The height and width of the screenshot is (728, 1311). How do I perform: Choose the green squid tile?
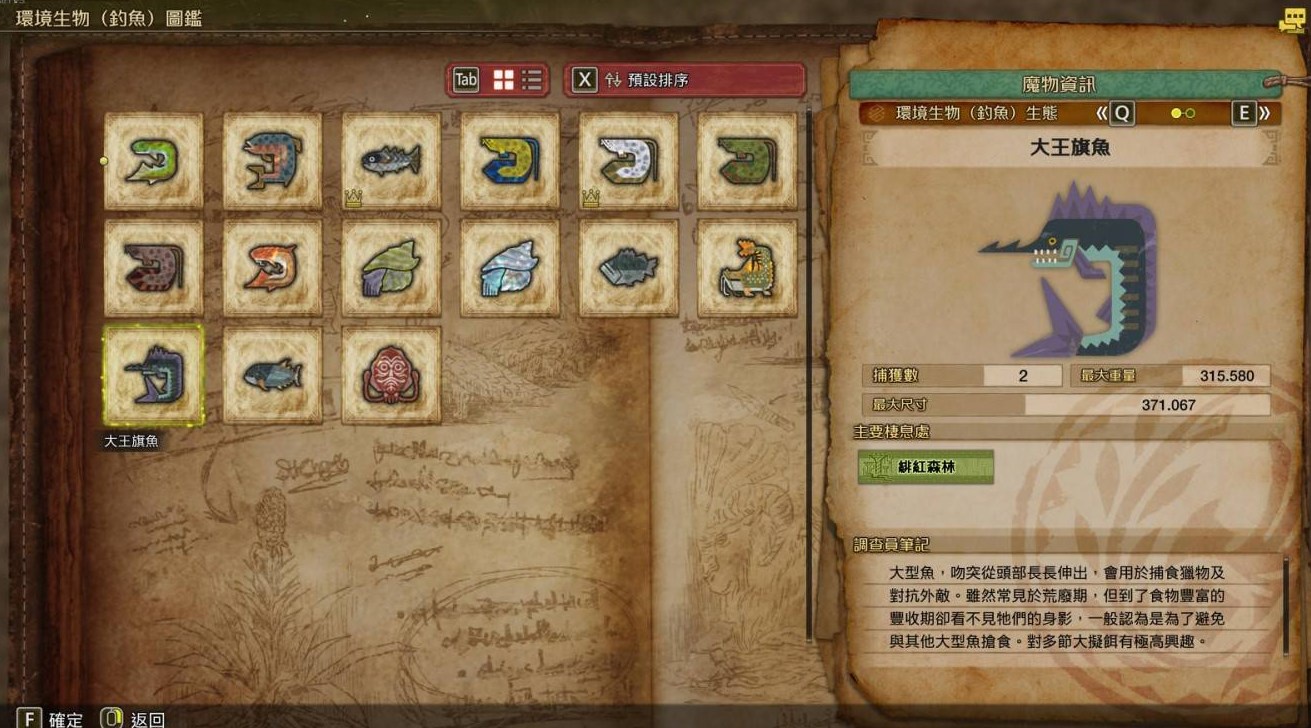coord(392,268)
